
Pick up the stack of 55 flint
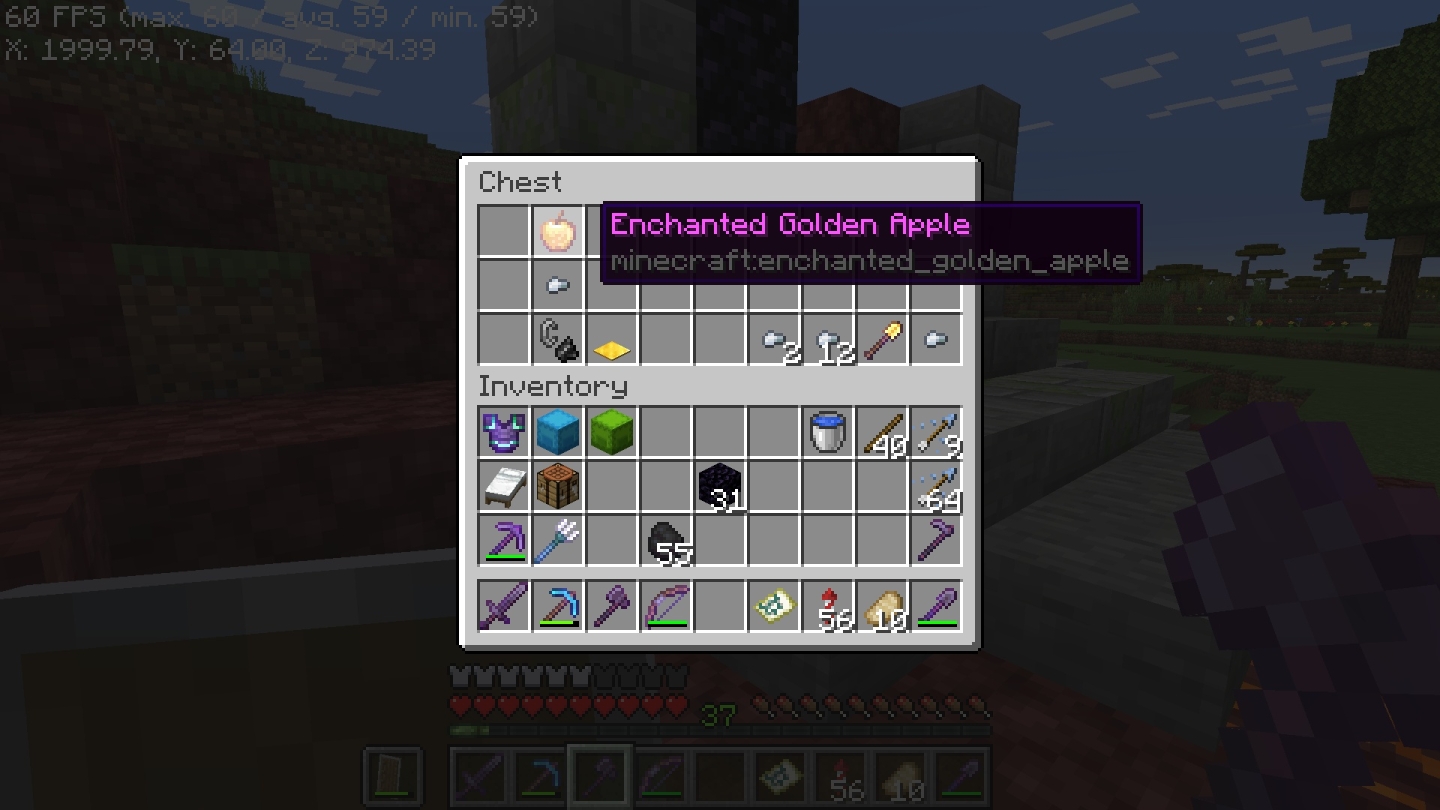click(x=666, y=540)
